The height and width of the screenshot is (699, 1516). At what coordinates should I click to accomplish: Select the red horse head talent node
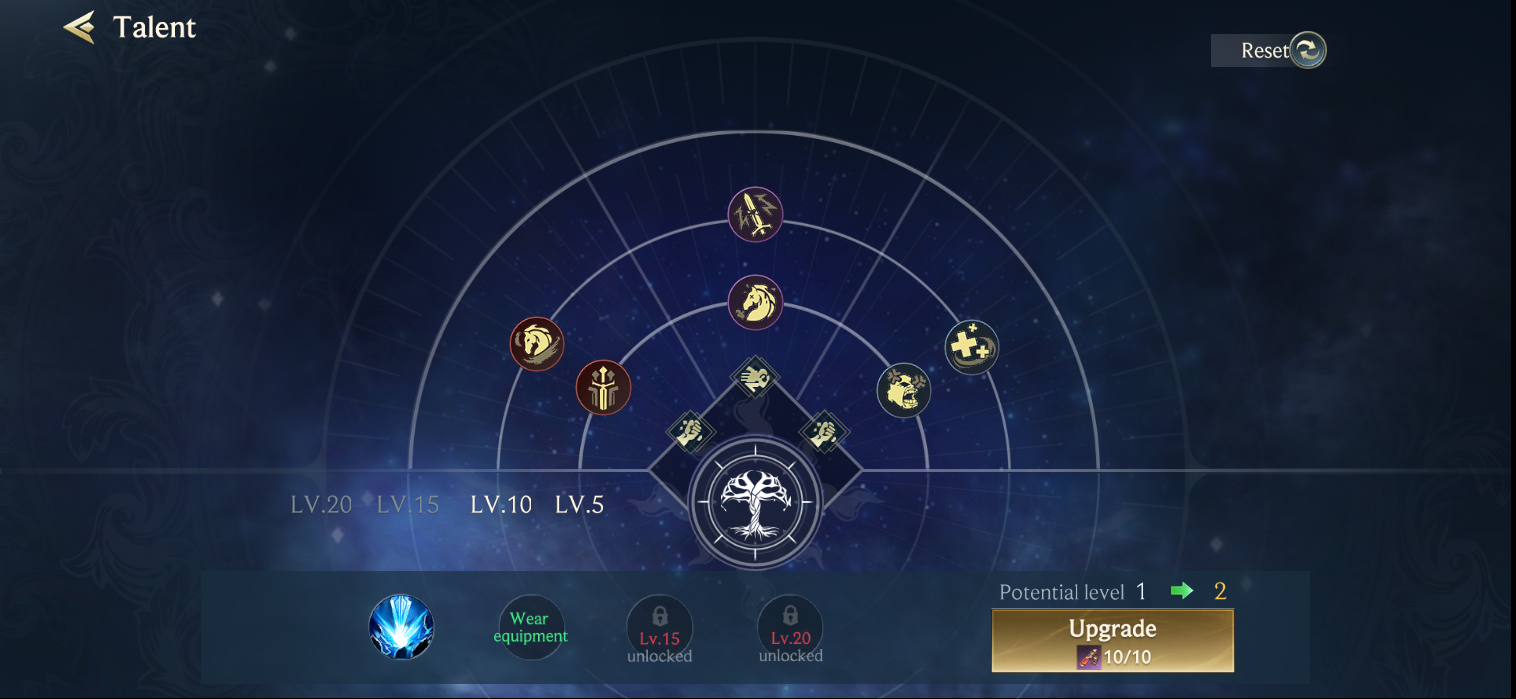pos(537,344)
